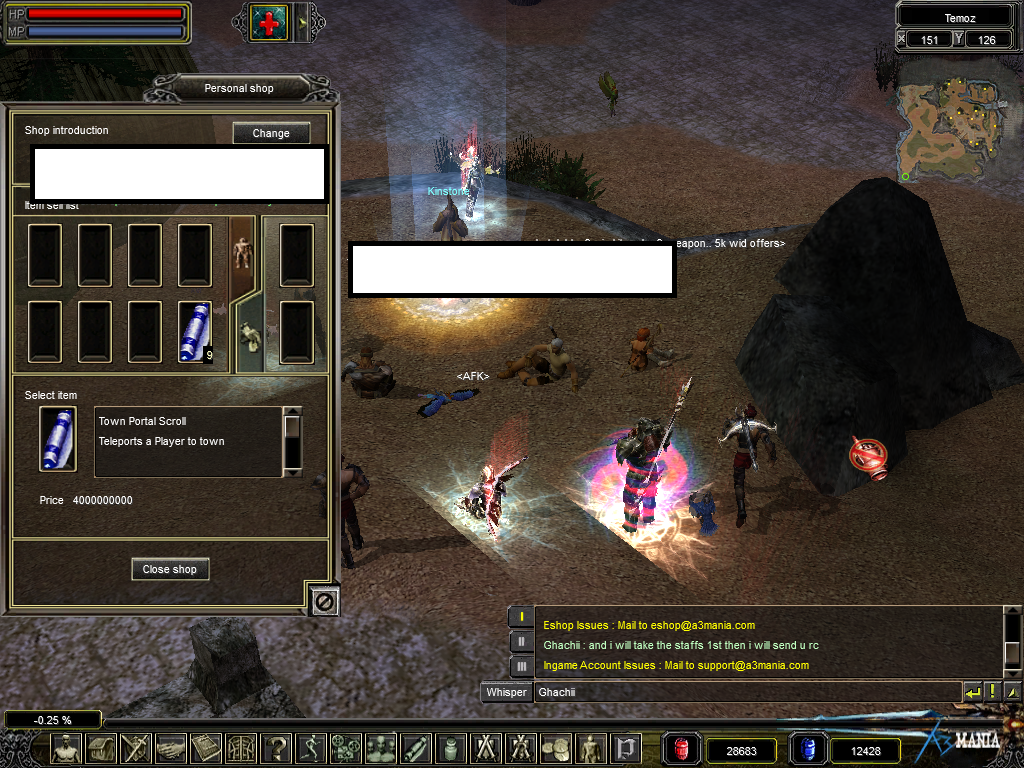Expand the arrow beside the red cross icon
The height and width of the screenshot is (768, 1024).
tap(305, 22)
